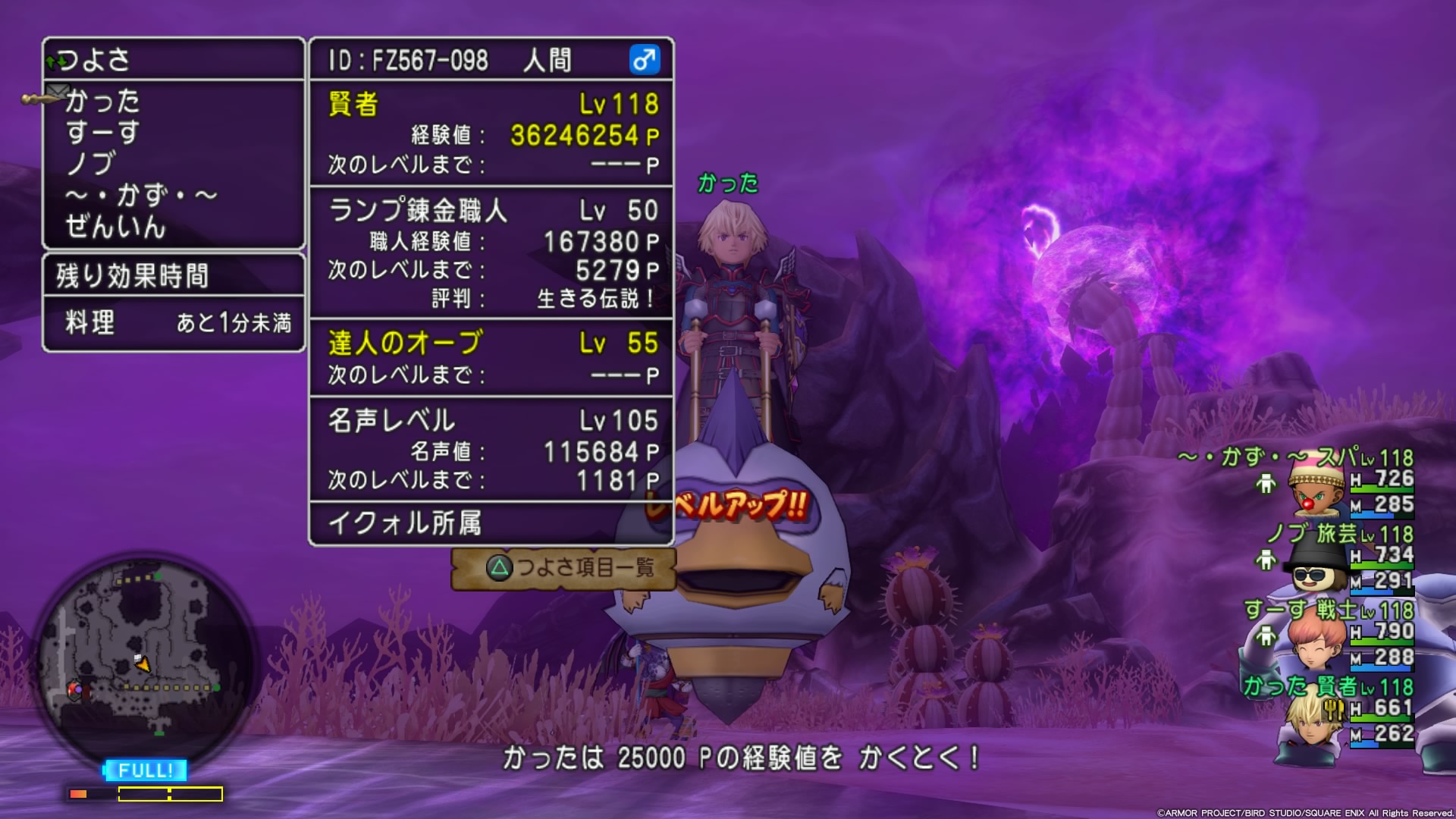Image resolution: width=1456 pixels, height=819 pixels.
Task: Select かった in the strength menu
Action: 102,101
